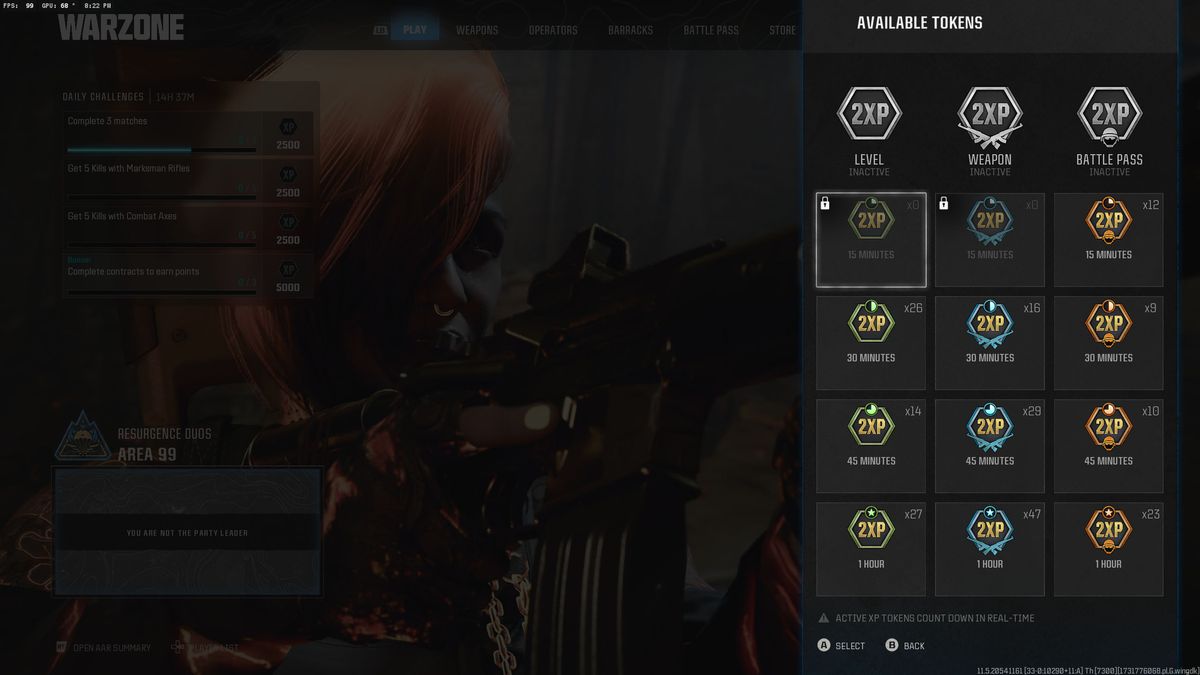Viewport: 1200px width, 675px height.
Task: Click the locked 15 minute Level token
Action: point(871,240)
